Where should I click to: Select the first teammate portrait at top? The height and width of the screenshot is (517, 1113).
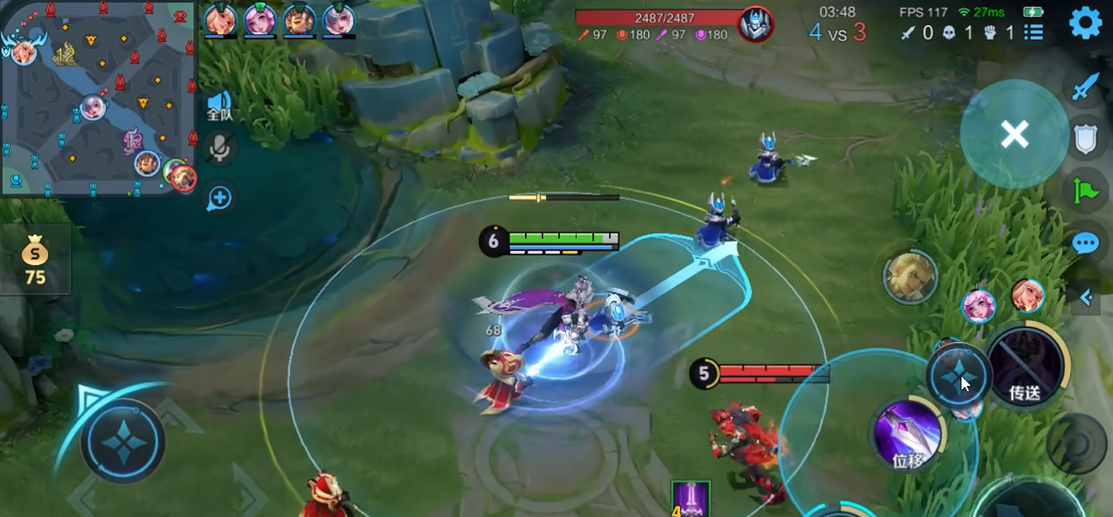(220, 20)
